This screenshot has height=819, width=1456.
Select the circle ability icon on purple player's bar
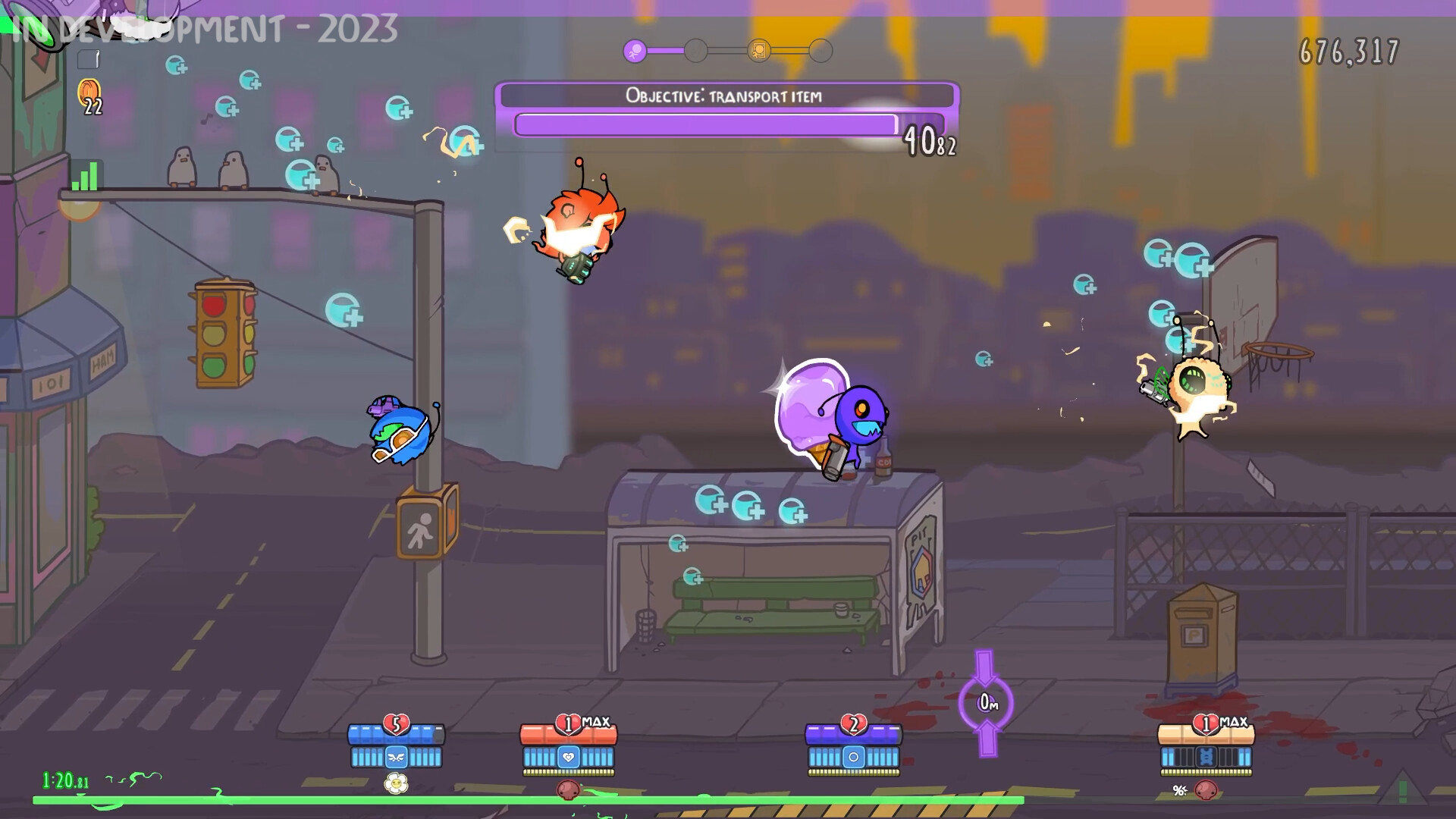[x=853, y=758]
